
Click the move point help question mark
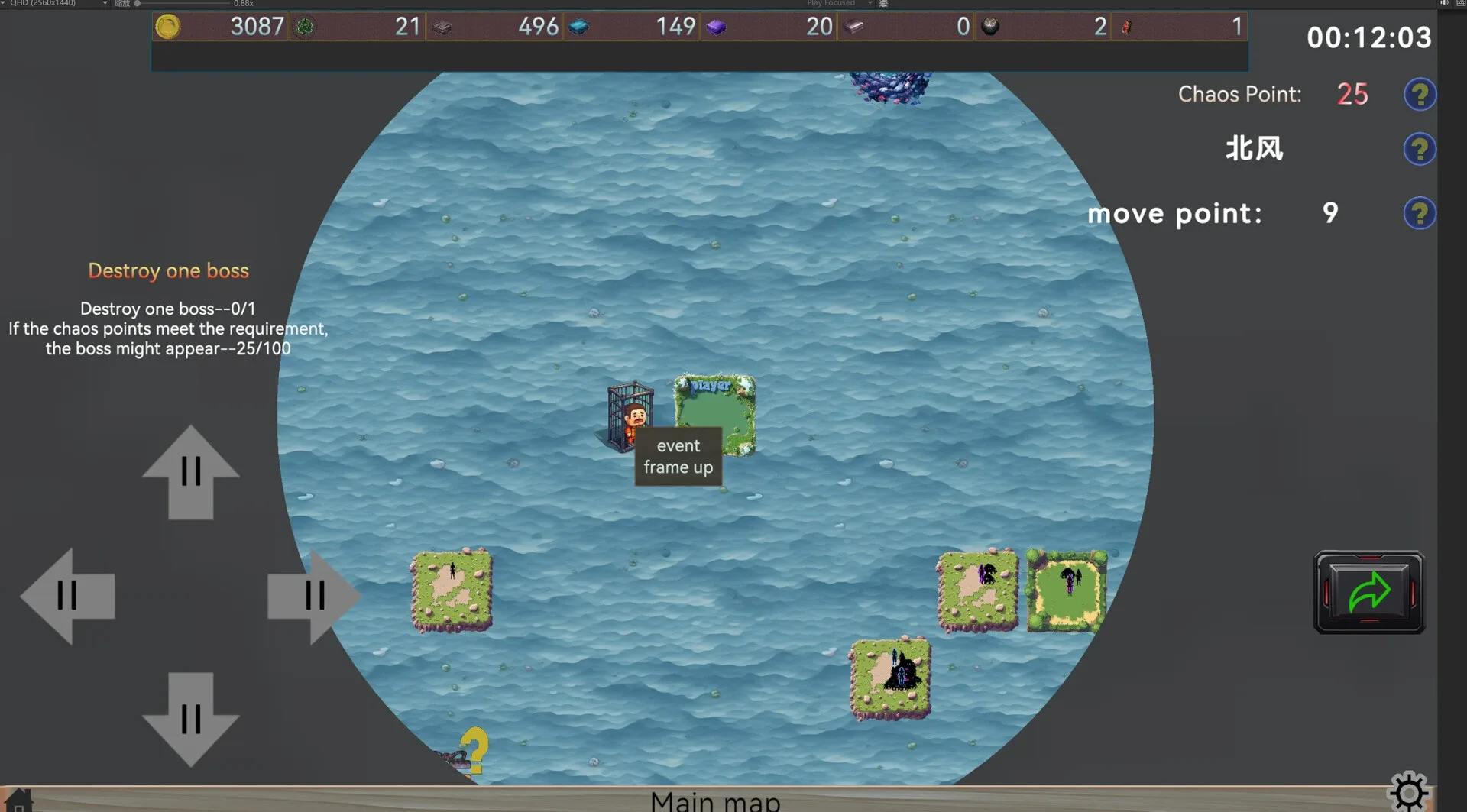point(1420,213)
